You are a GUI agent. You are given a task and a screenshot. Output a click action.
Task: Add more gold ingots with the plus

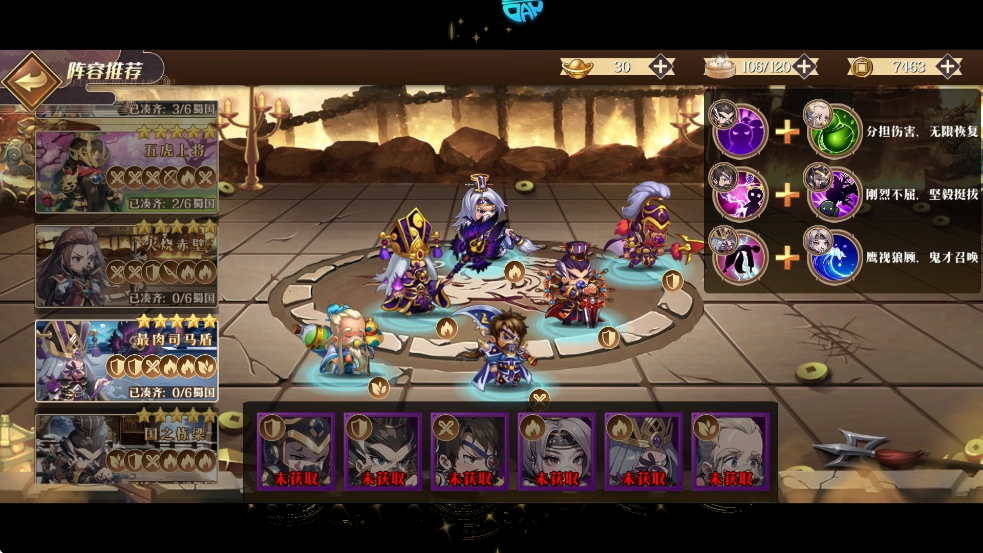click(x=662, y=67)
